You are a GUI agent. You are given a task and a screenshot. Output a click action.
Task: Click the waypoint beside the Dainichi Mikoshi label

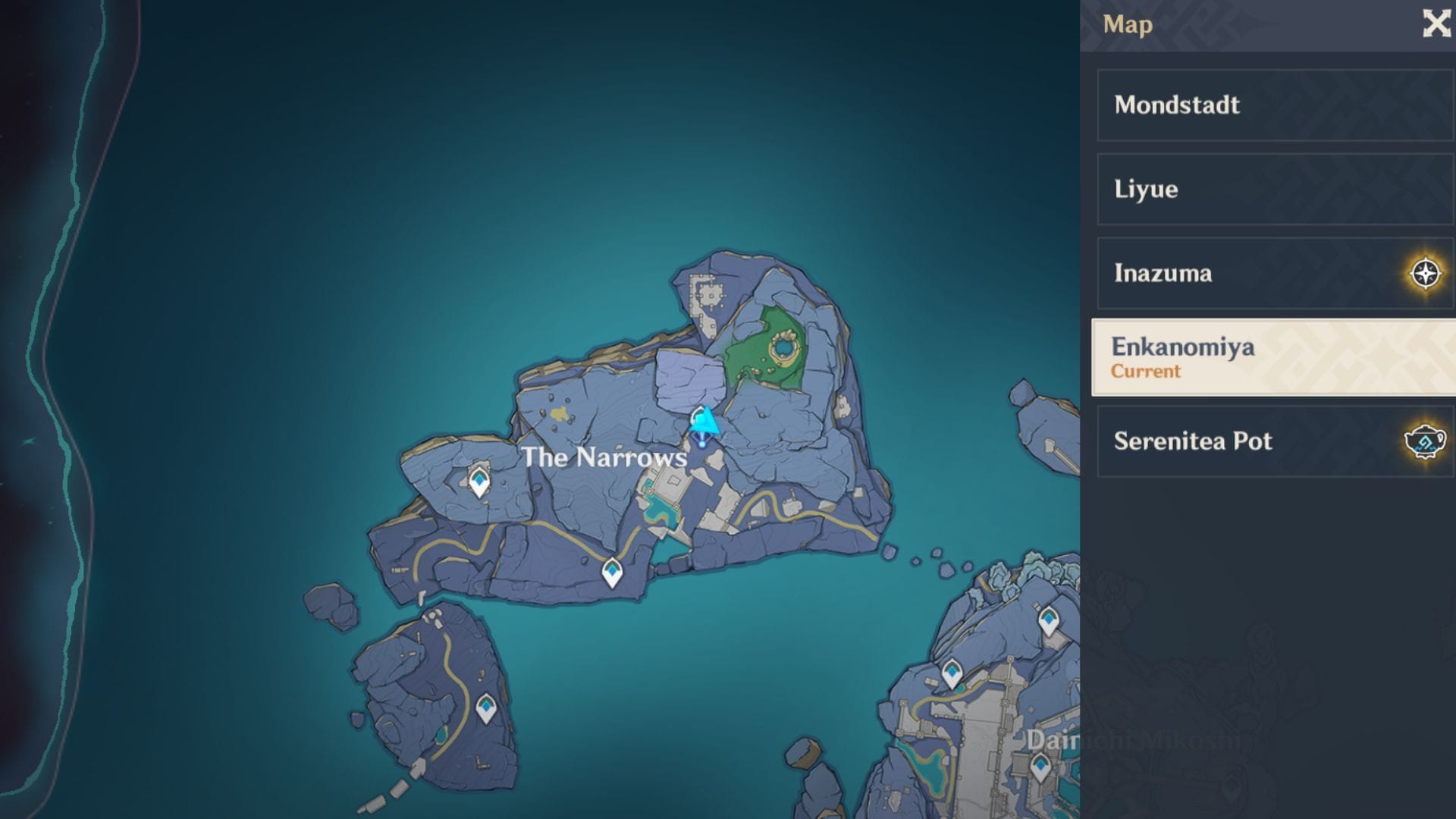pyautogui.click(x=1040, y=767)
